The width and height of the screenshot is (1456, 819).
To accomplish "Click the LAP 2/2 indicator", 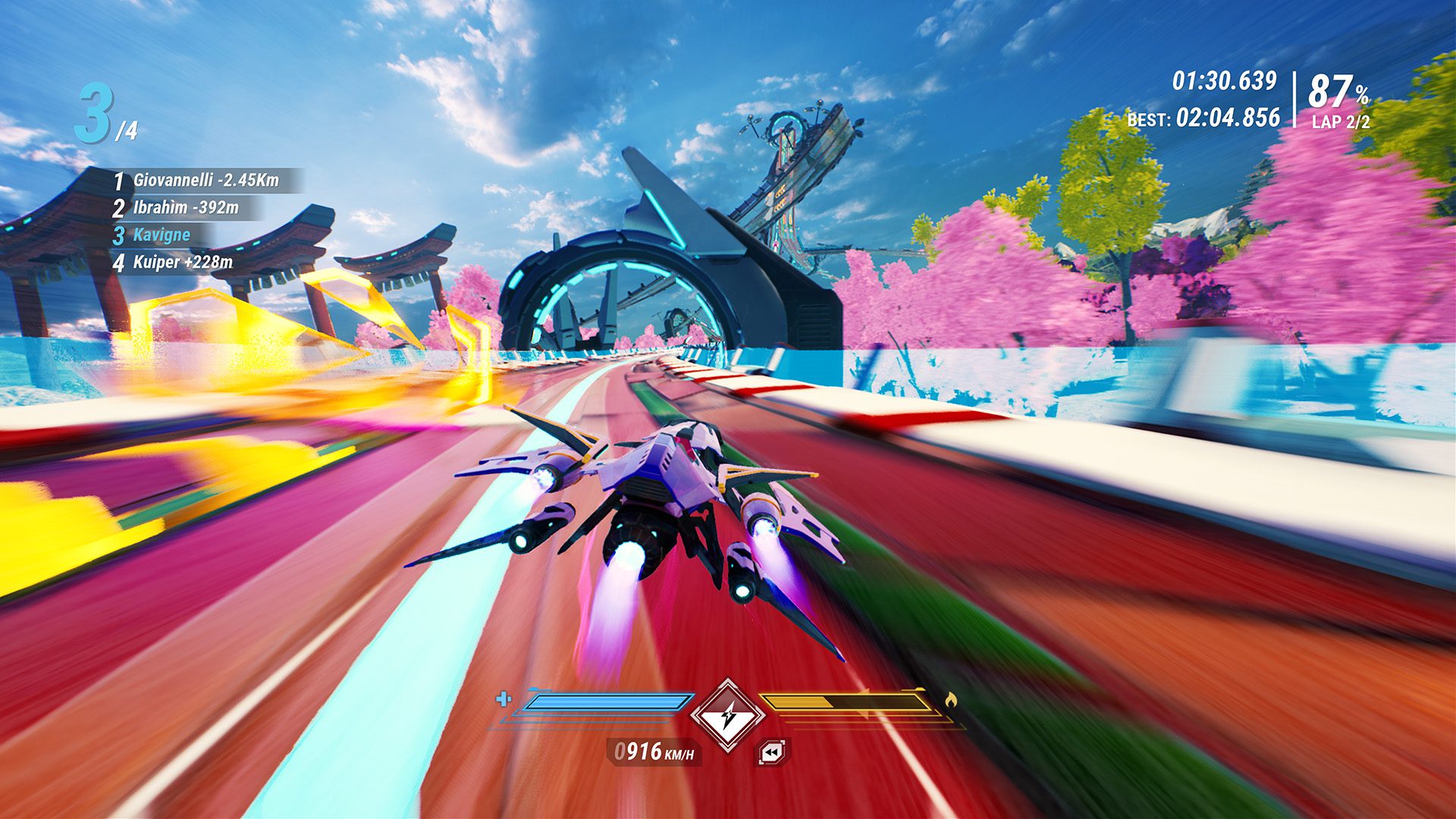I will (1338, 122).
